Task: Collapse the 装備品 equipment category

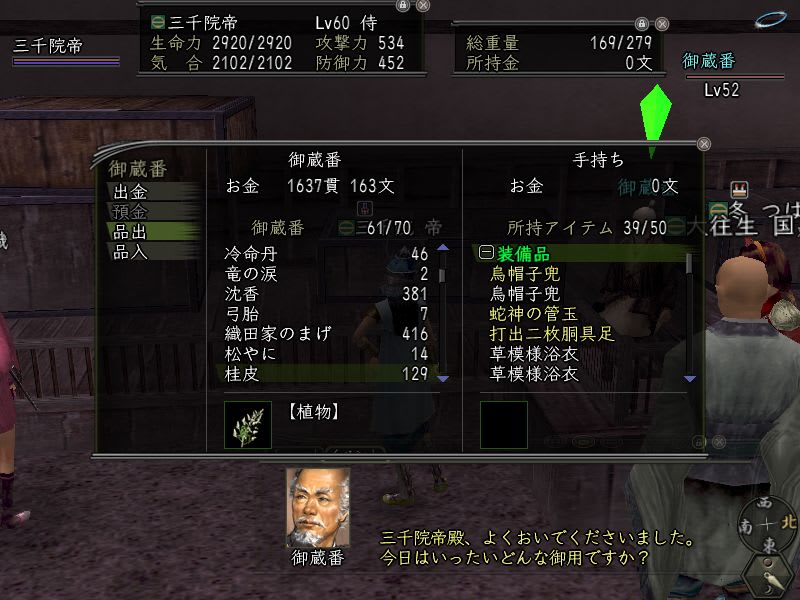Action: tap(486, 254)
